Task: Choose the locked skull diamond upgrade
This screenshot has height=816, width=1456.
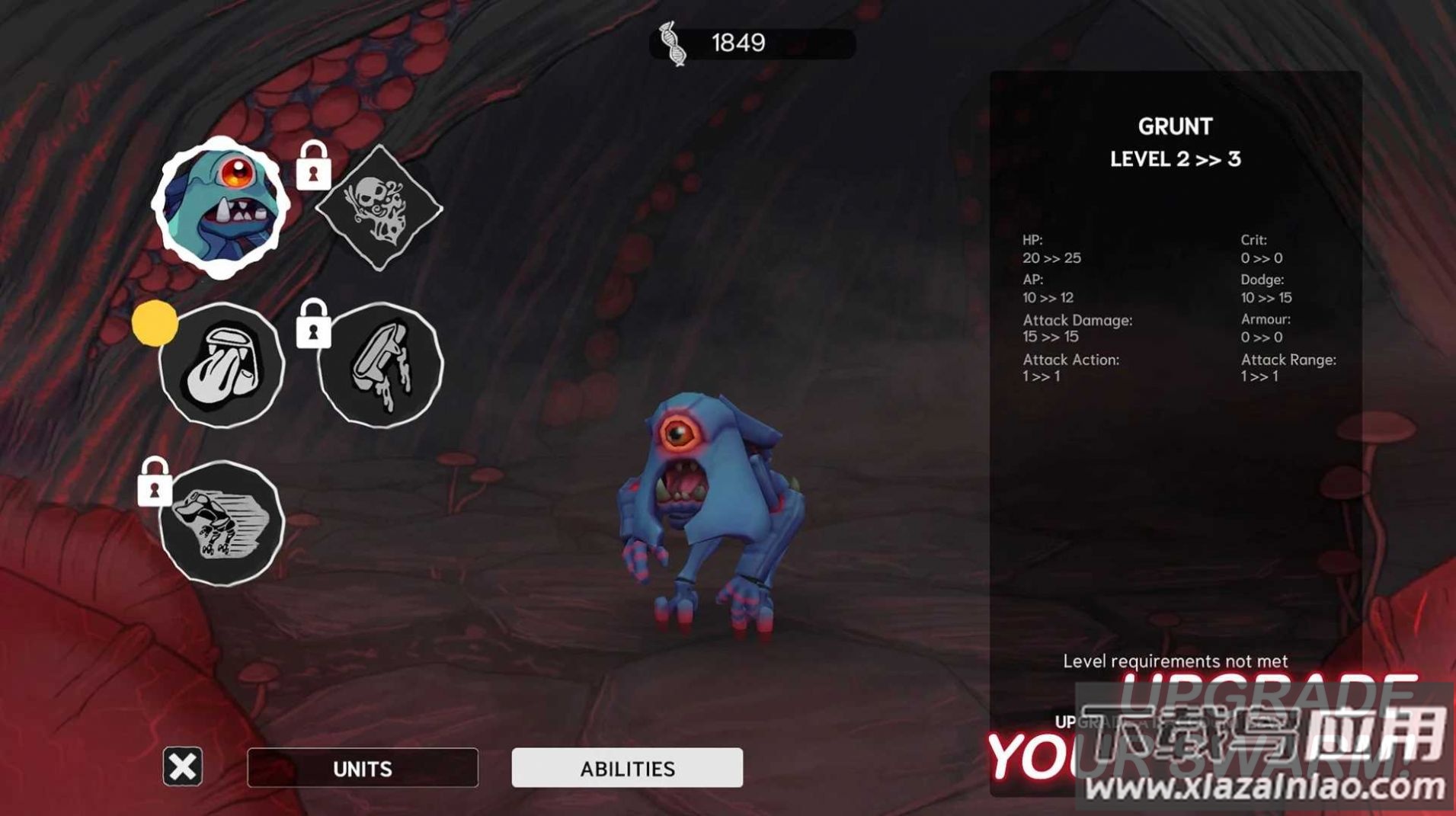Action: 379,208
